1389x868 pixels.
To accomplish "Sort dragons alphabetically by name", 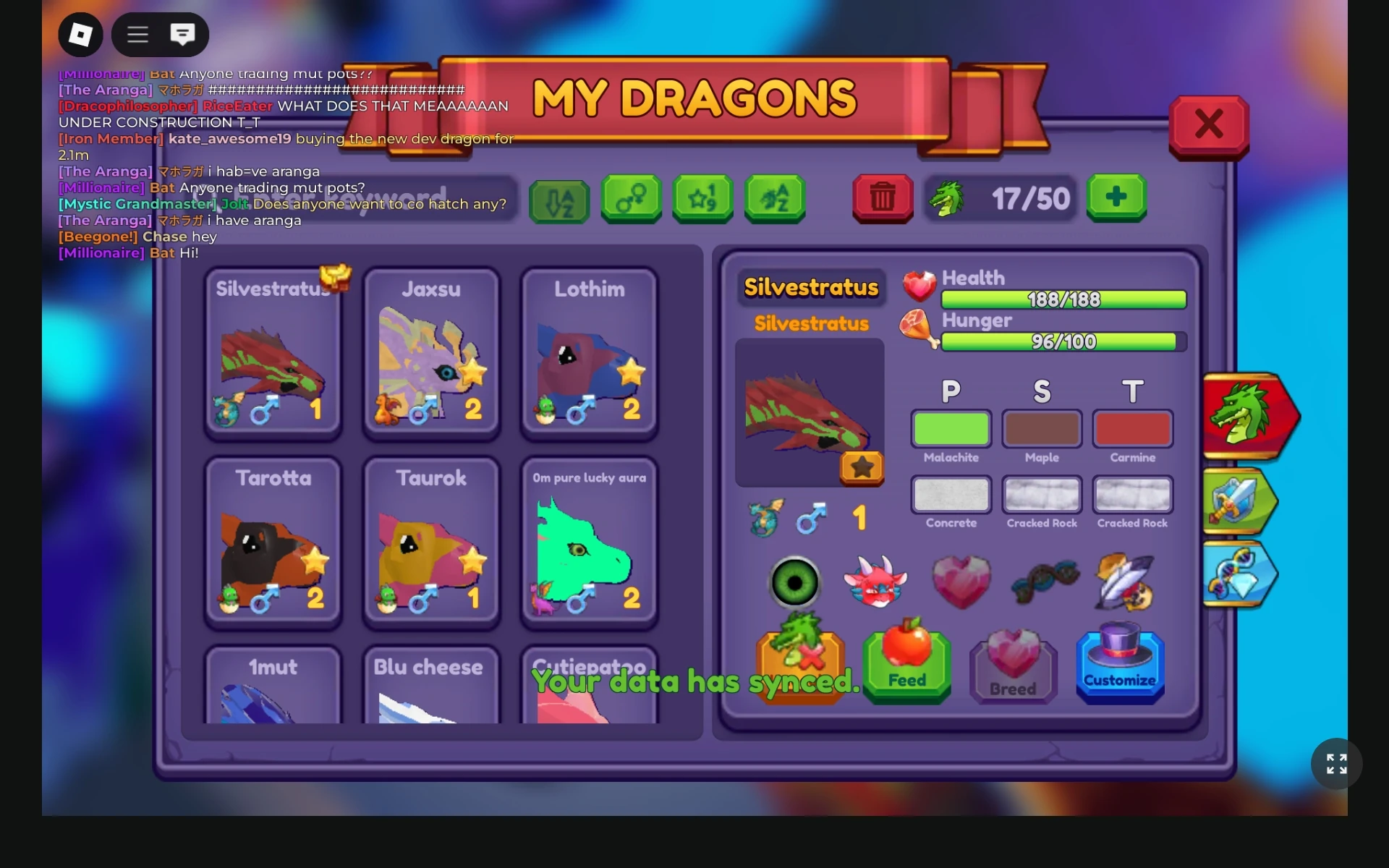I will coord(774,199).
